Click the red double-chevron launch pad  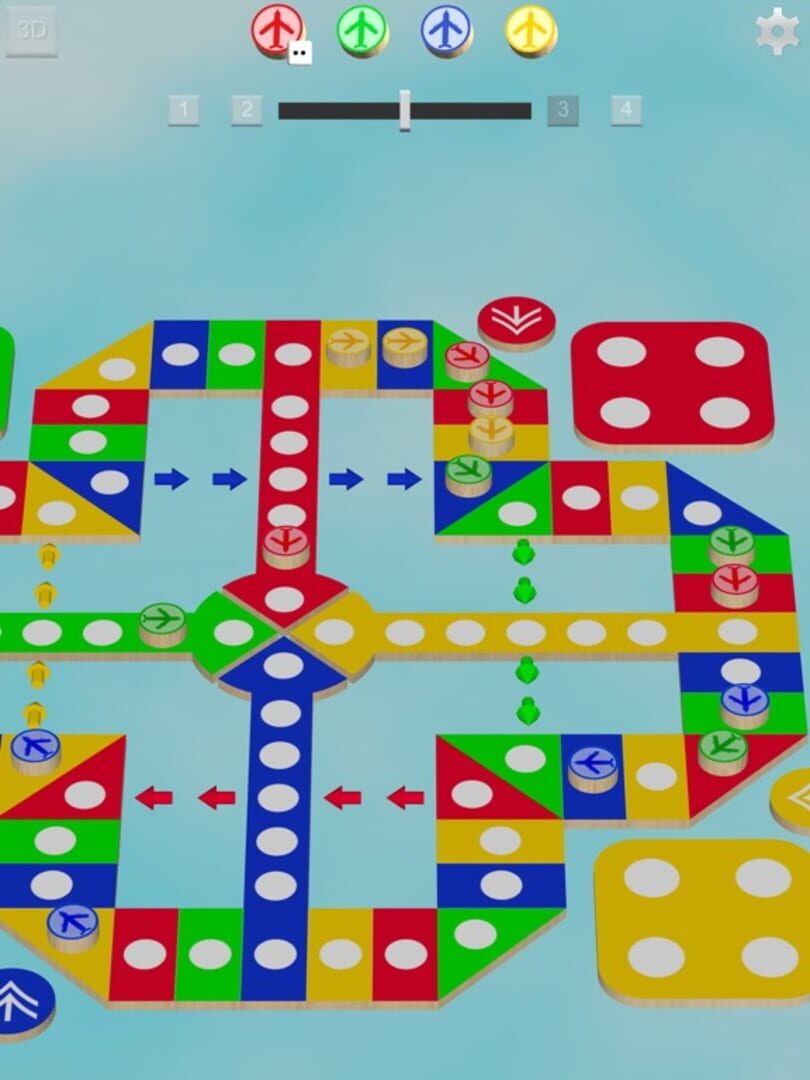[x=516, y=321]
